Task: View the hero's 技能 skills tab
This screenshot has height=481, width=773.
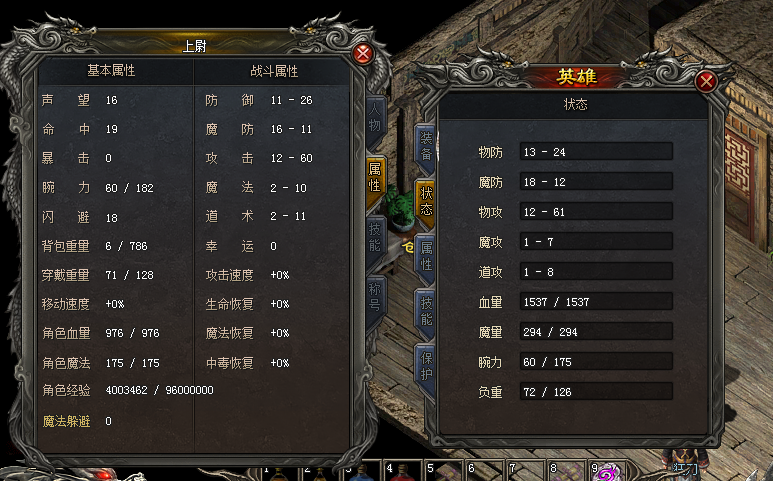Action: (x=425, y=311)
